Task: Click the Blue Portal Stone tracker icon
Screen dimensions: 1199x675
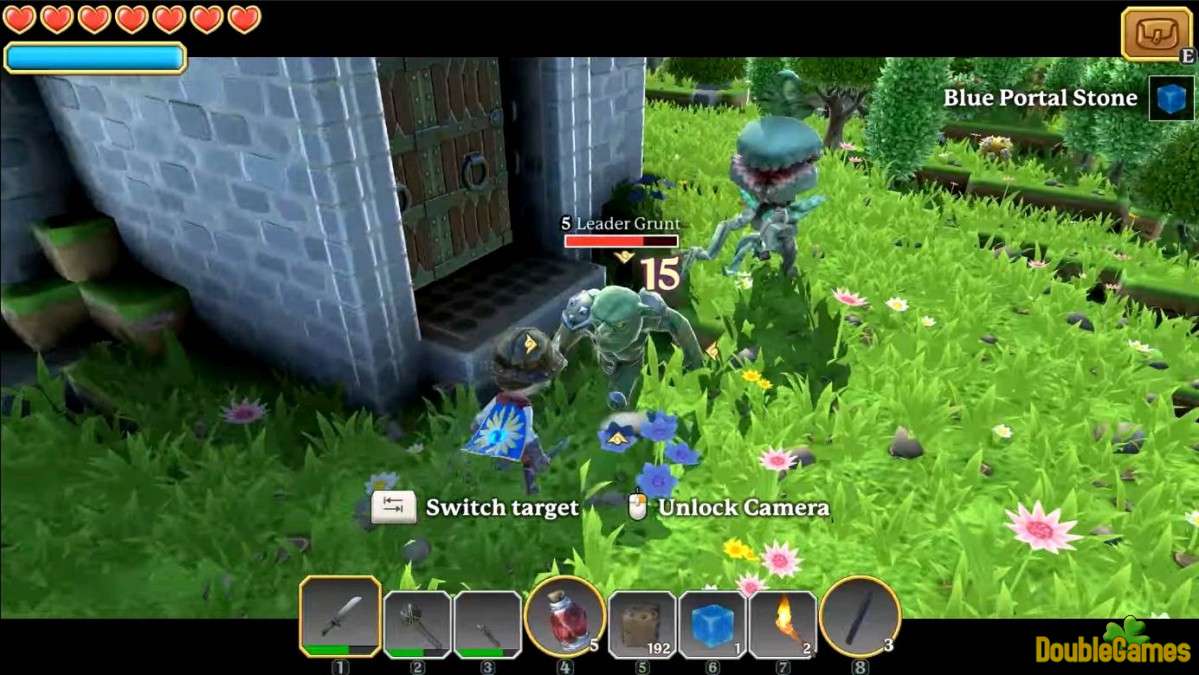Action: 1171,98
